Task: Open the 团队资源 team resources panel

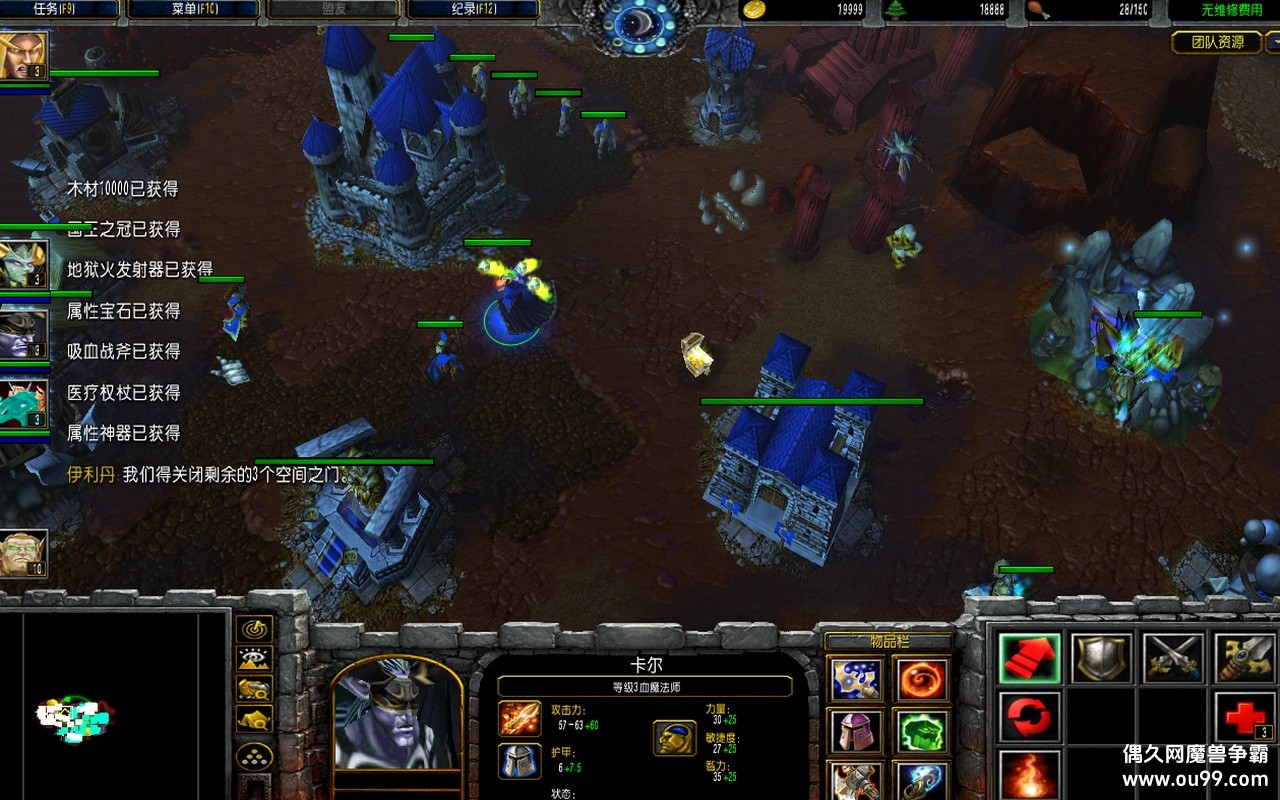Action: [1217, 42]
